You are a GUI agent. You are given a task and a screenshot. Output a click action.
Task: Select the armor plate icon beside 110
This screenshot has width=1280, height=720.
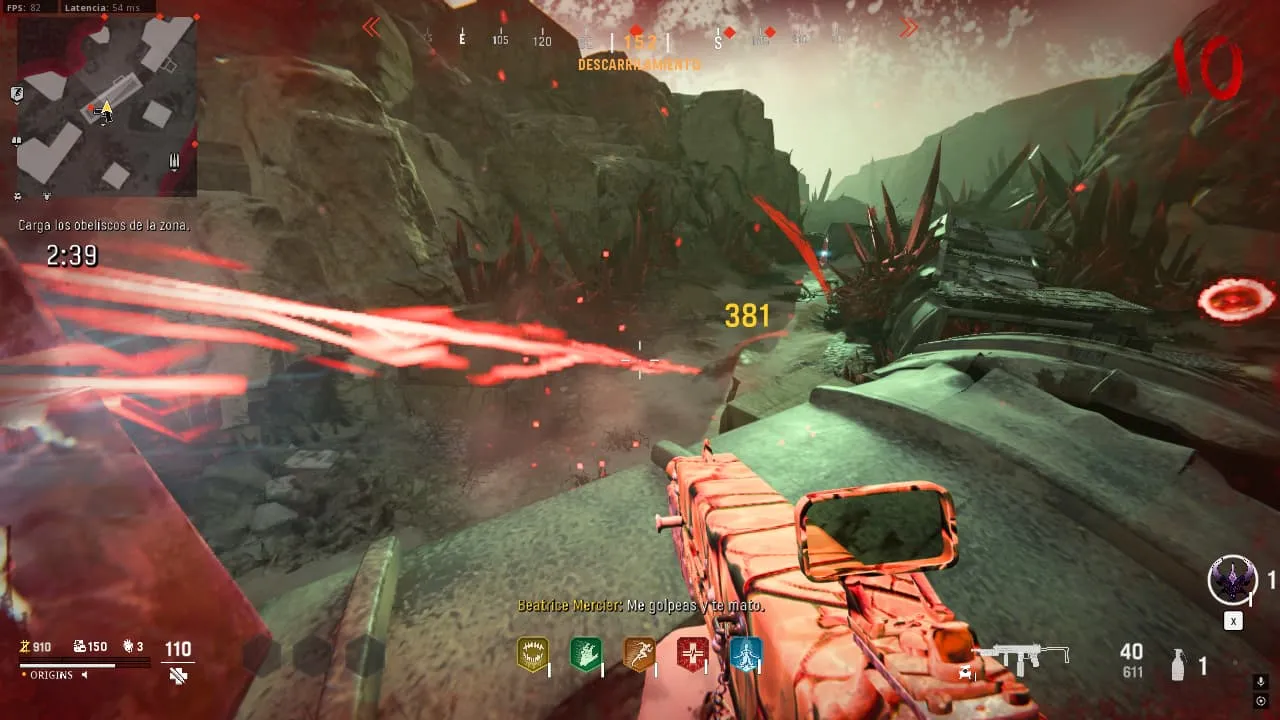(x=178, y=676)
